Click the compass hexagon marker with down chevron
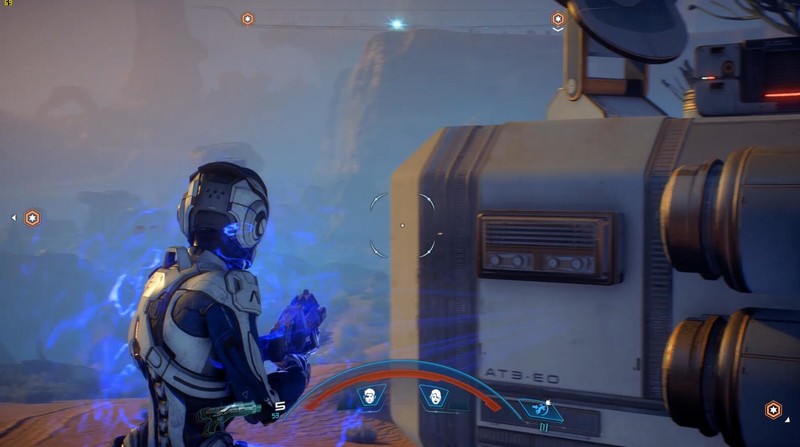The image size is (800, 447). click(x=558, y=19)
